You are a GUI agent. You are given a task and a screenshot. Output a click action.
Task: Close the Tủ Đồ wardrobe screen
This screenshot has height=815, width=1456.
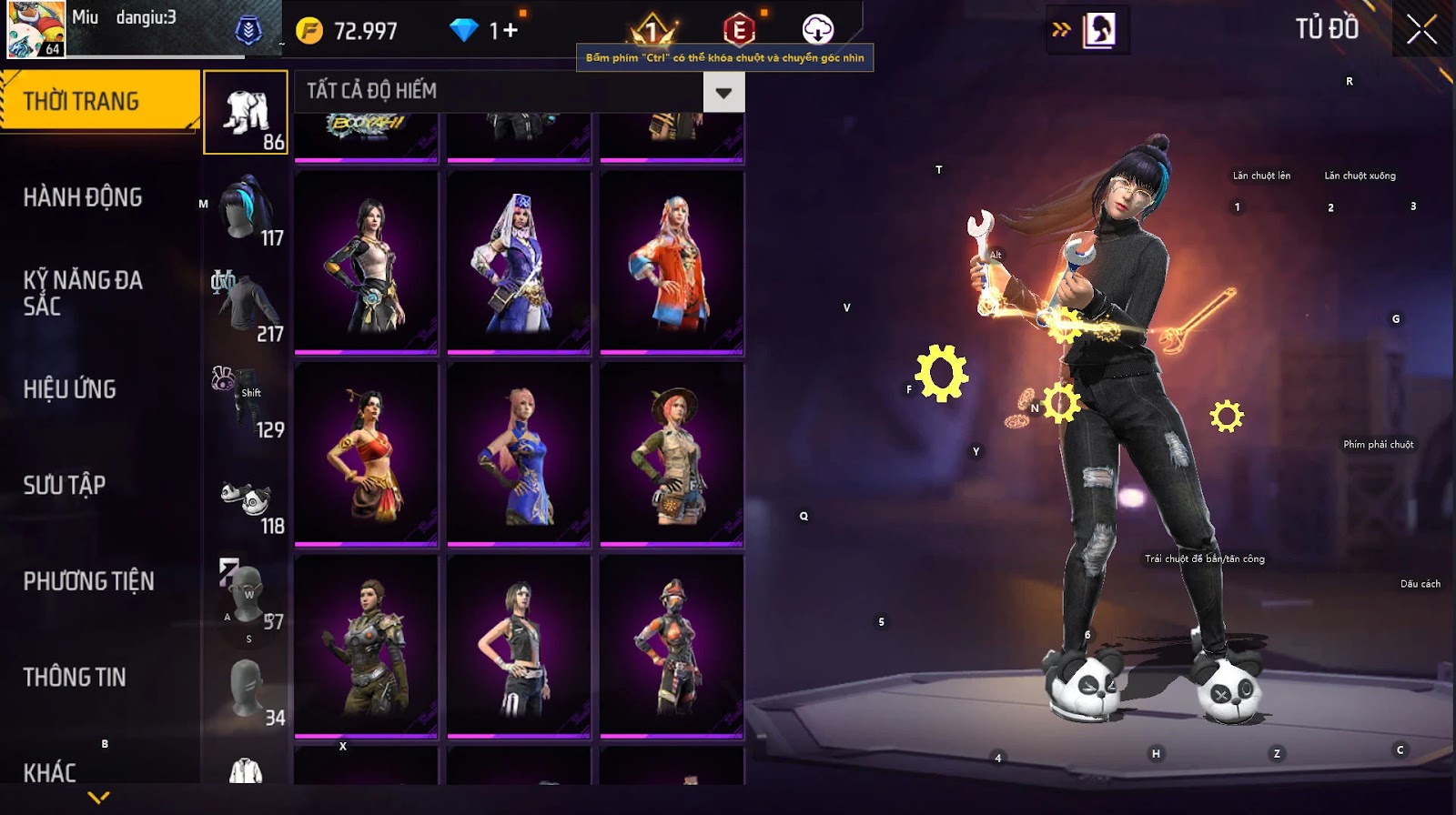pos(1421,30)
